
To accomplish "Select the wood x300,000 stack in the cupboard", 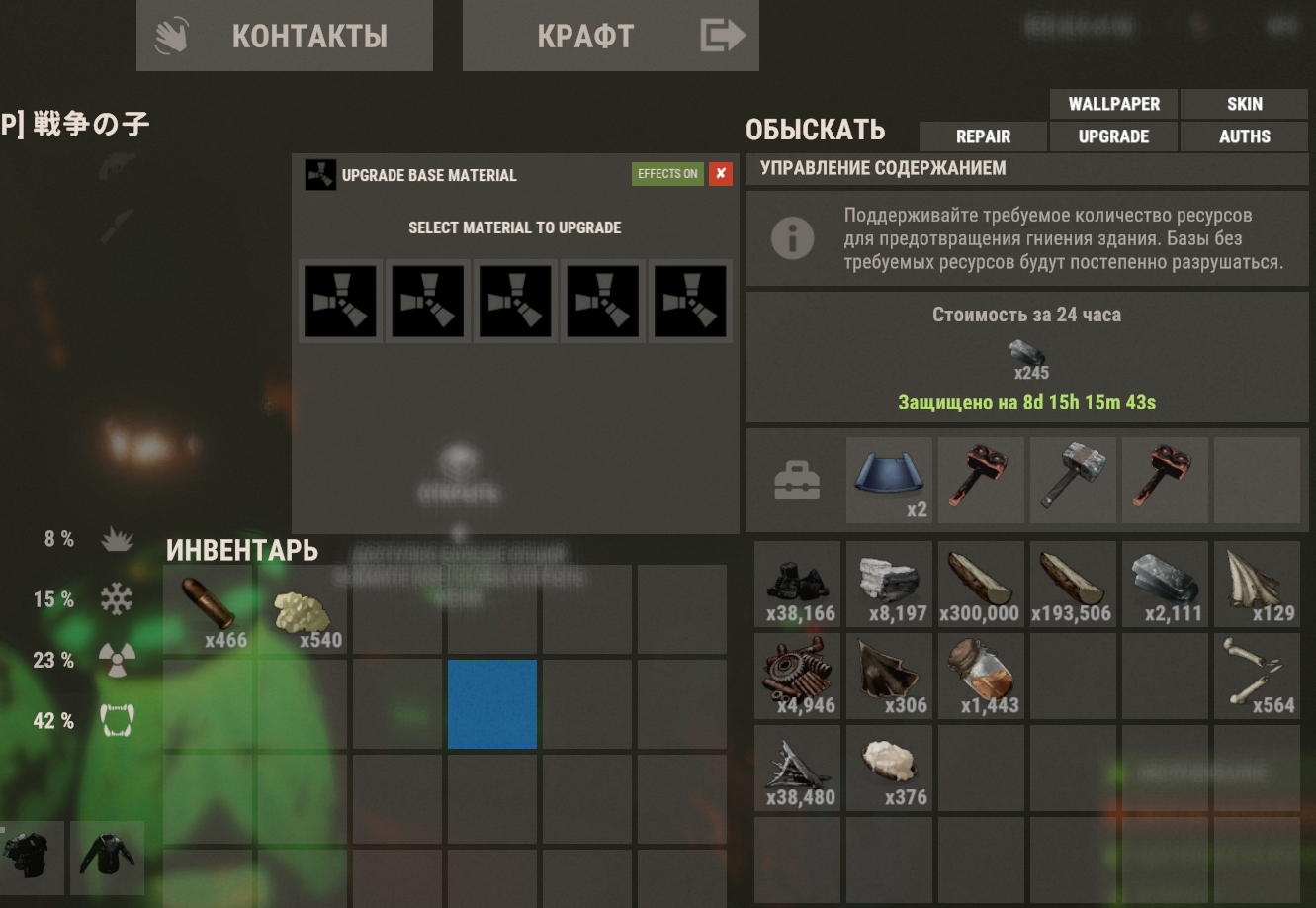I will tap(981, 584).
